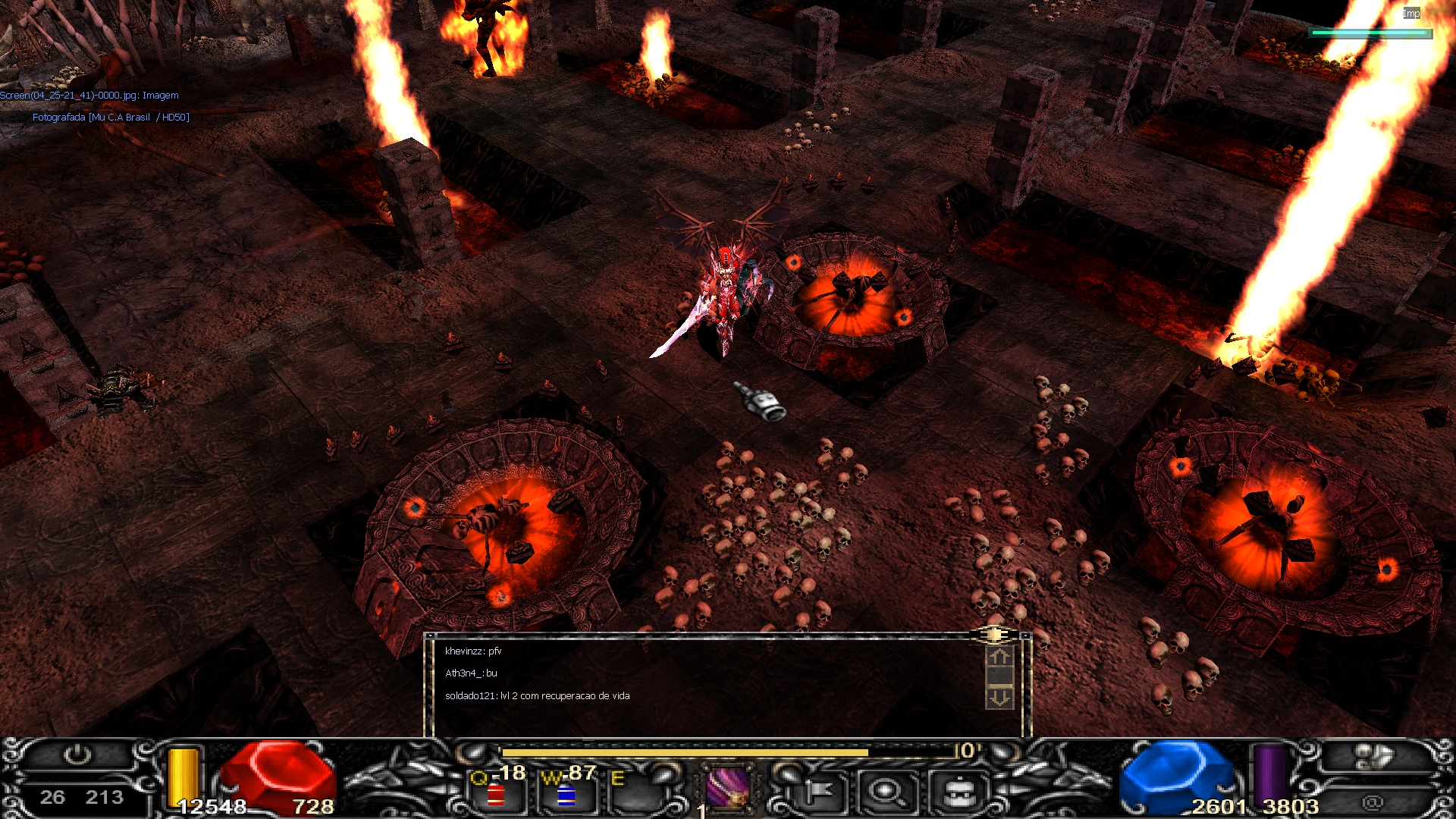1456x819 pixels.
Task: Open the flag button panel
Action: (817, 792)
